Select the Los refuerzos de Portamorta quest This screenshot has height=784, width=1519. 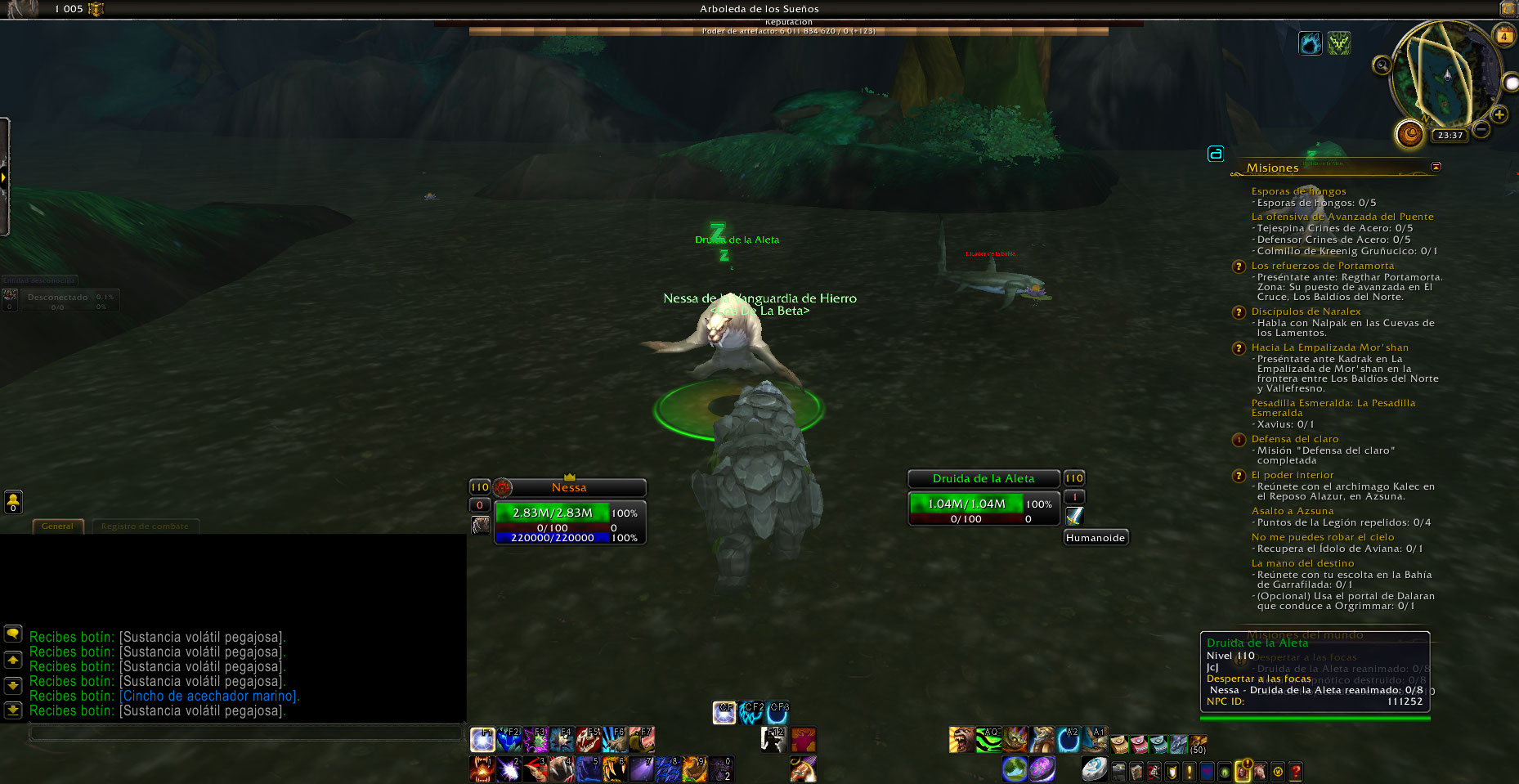click(1322, 266)
